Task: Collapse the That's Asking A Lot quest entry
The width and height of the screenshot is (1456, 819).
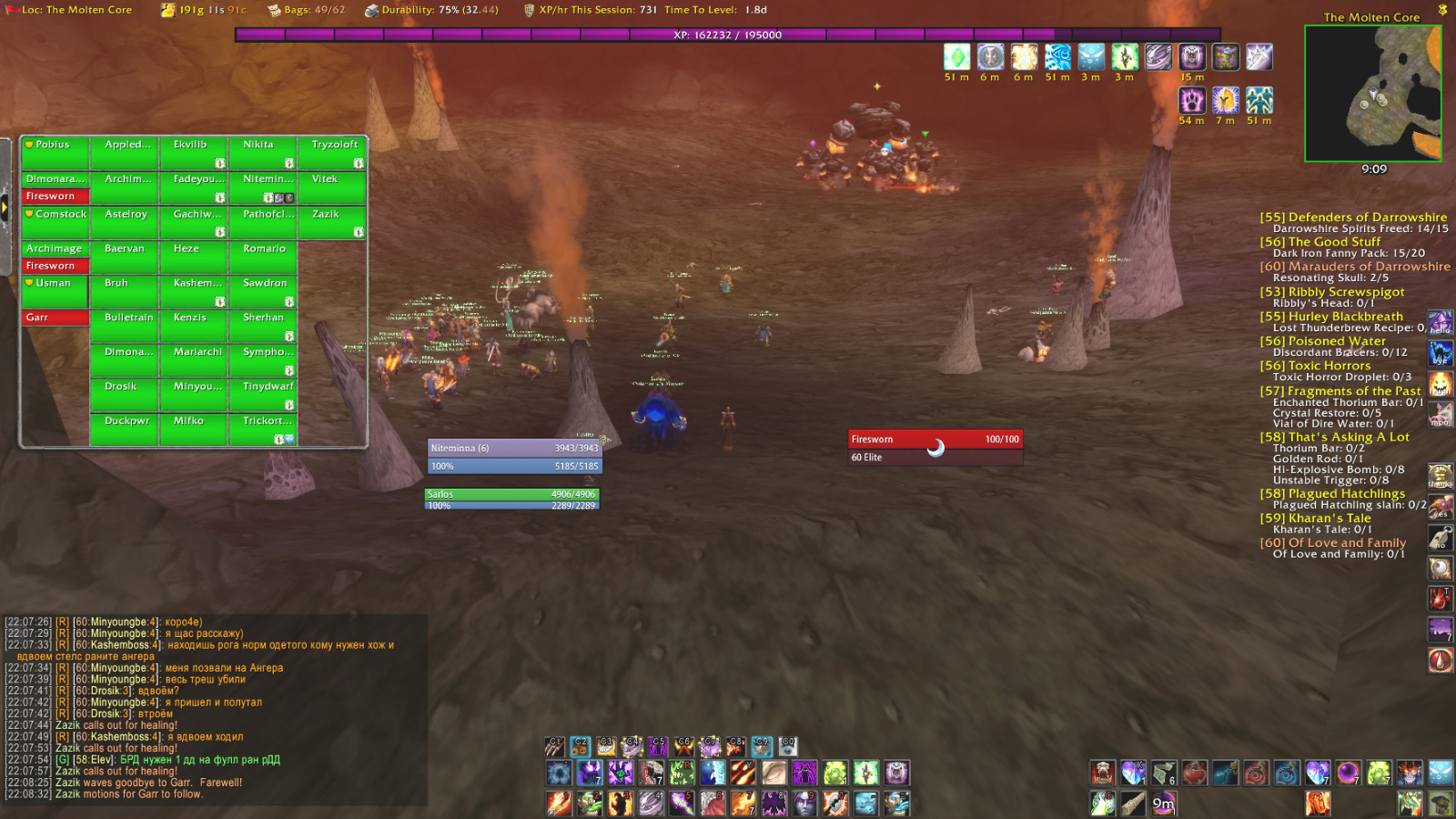Action: click(1334, 437)
